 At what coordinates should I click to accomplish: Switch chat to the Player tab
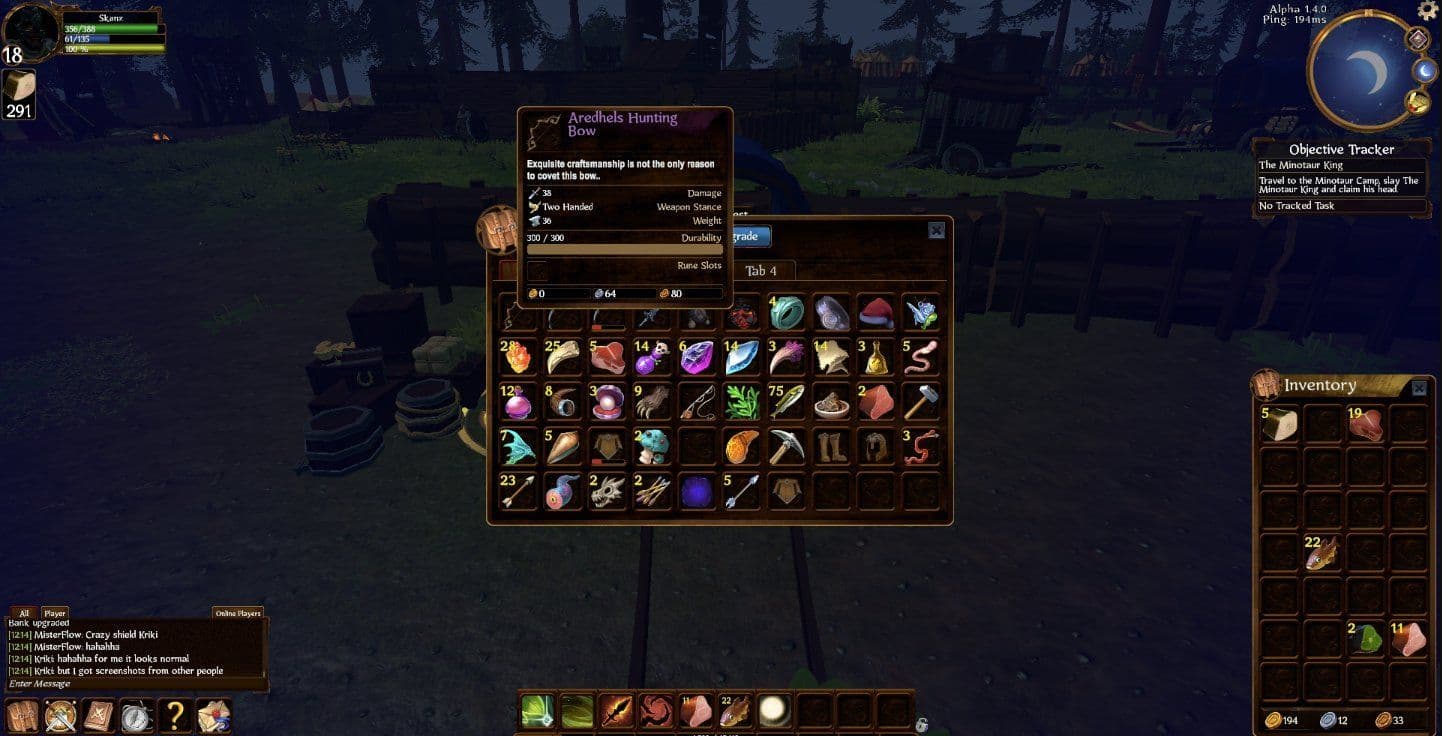click(54, 613)
